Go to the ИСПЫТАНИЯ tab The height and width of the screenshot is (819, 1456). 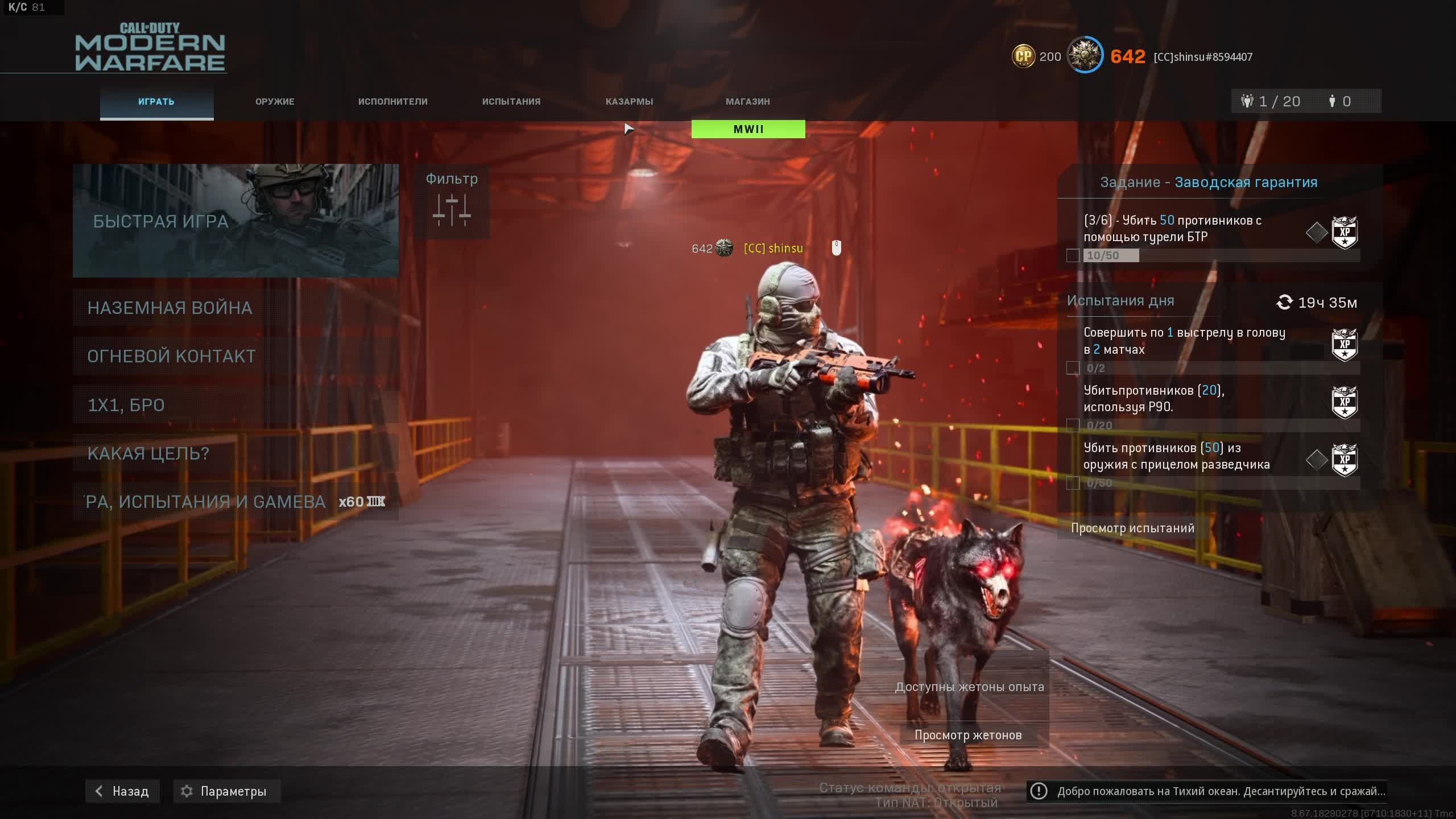point(511,102)
